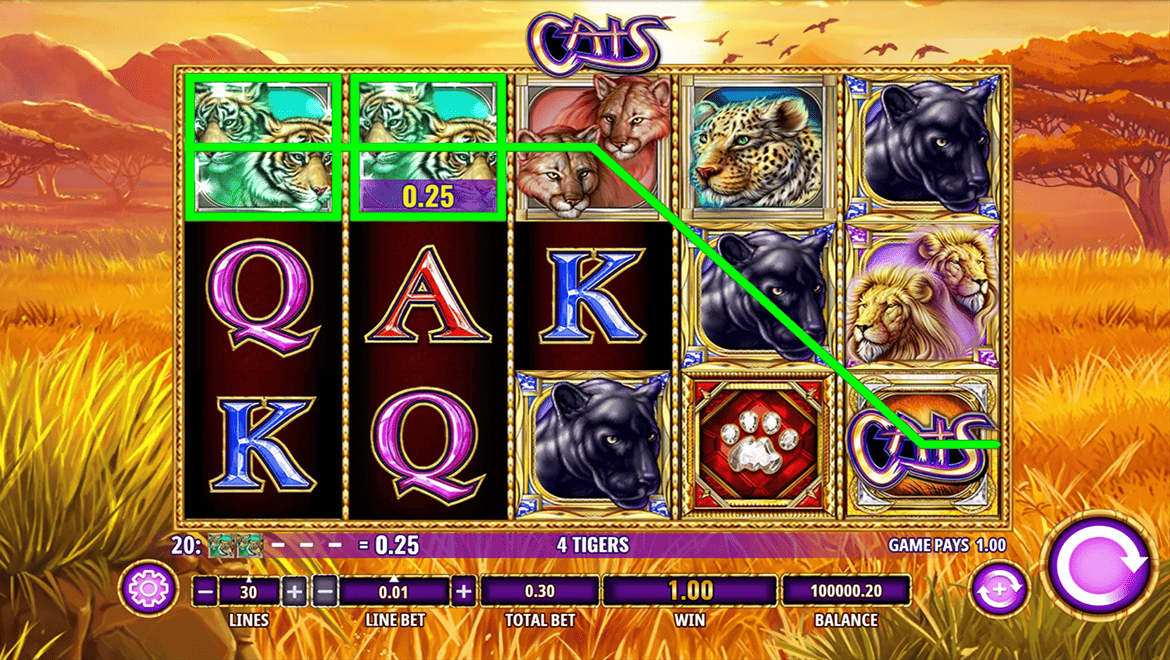Open autoplay with the small circular-arrows button
Viewport: 1170px width, 660px height.
coord(999,590)
